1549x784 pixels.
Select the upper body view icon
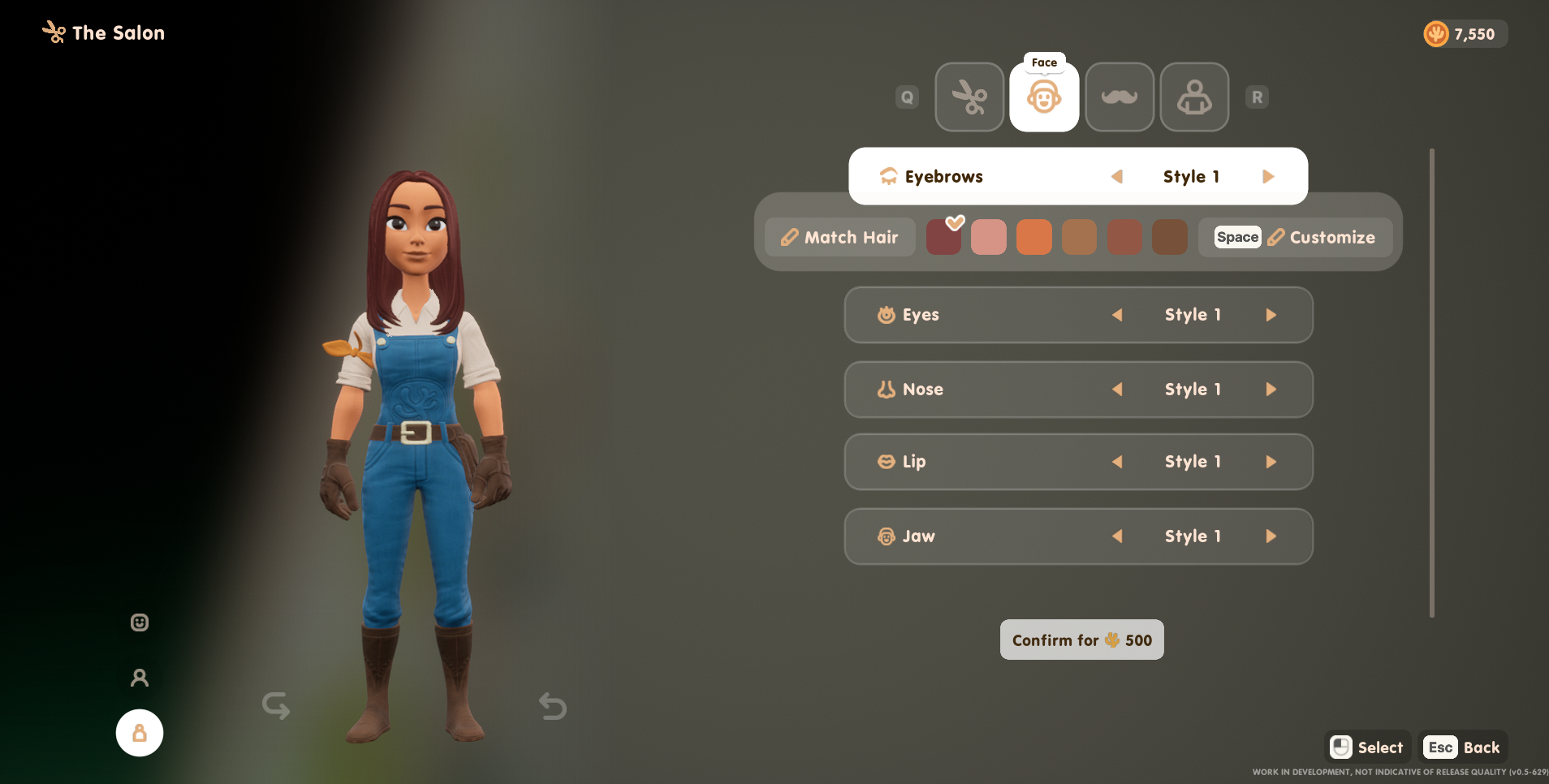(x=140, y=678)
